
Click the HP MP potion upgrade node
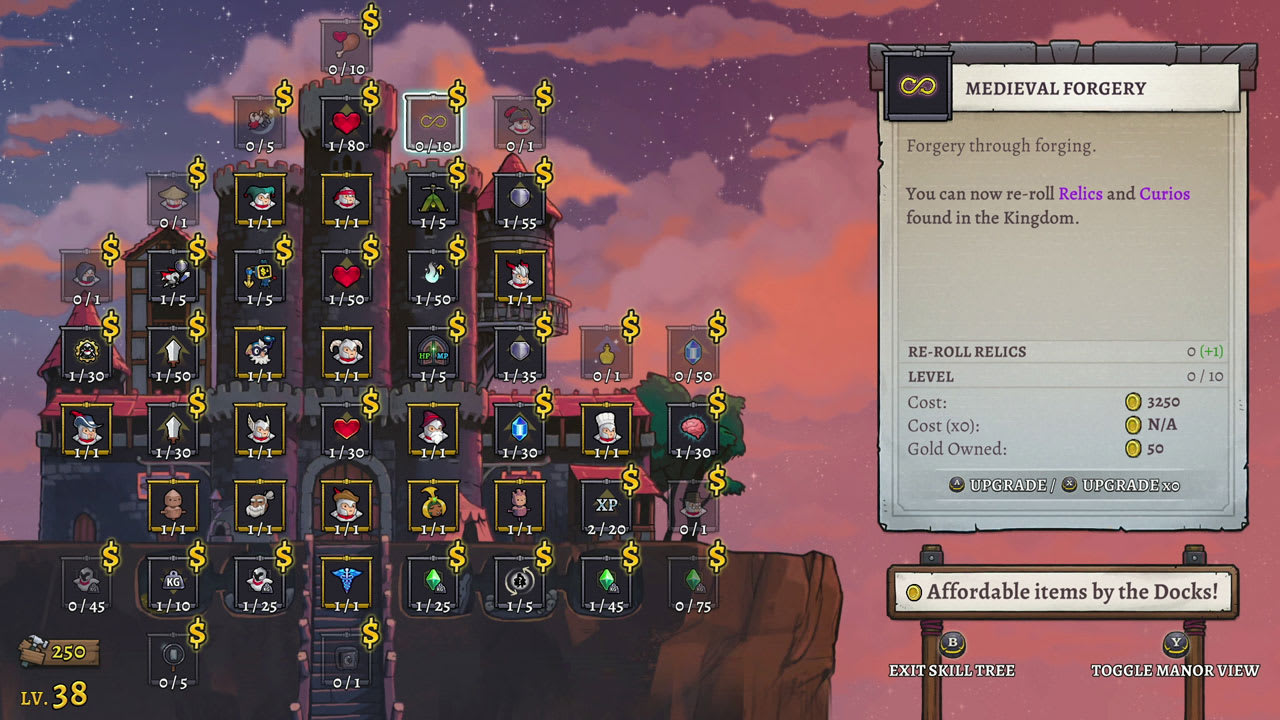coord(434,352)
